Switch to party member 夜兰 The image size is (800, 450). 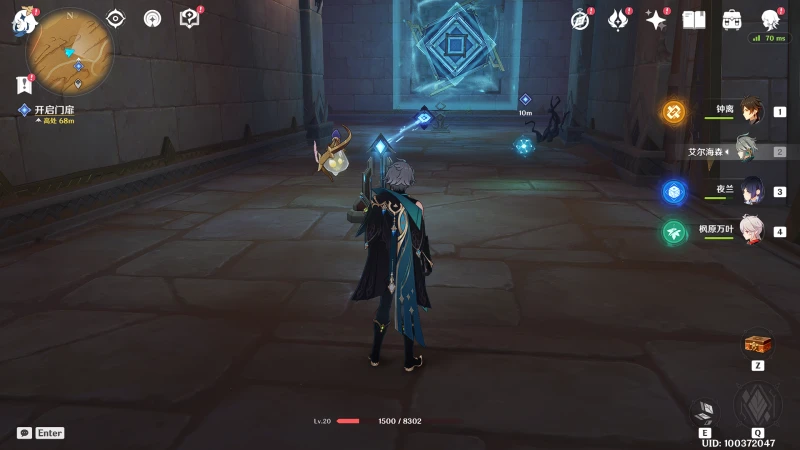(x=750, y=191)
